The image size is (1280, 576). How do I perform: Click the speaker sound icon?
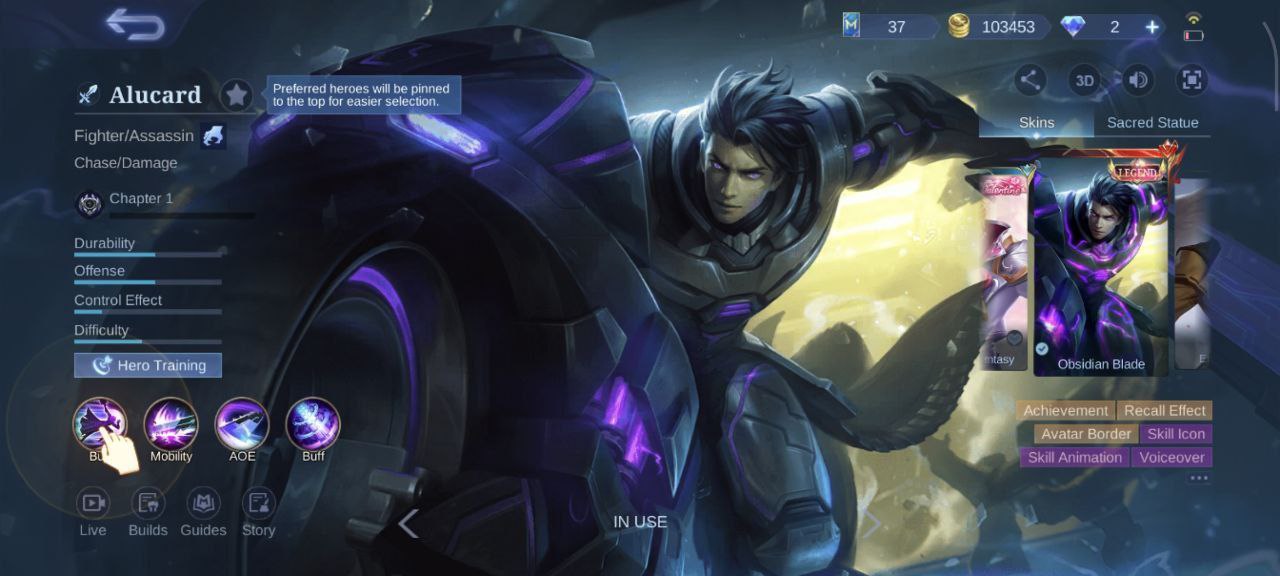(x=1138, y=80)
